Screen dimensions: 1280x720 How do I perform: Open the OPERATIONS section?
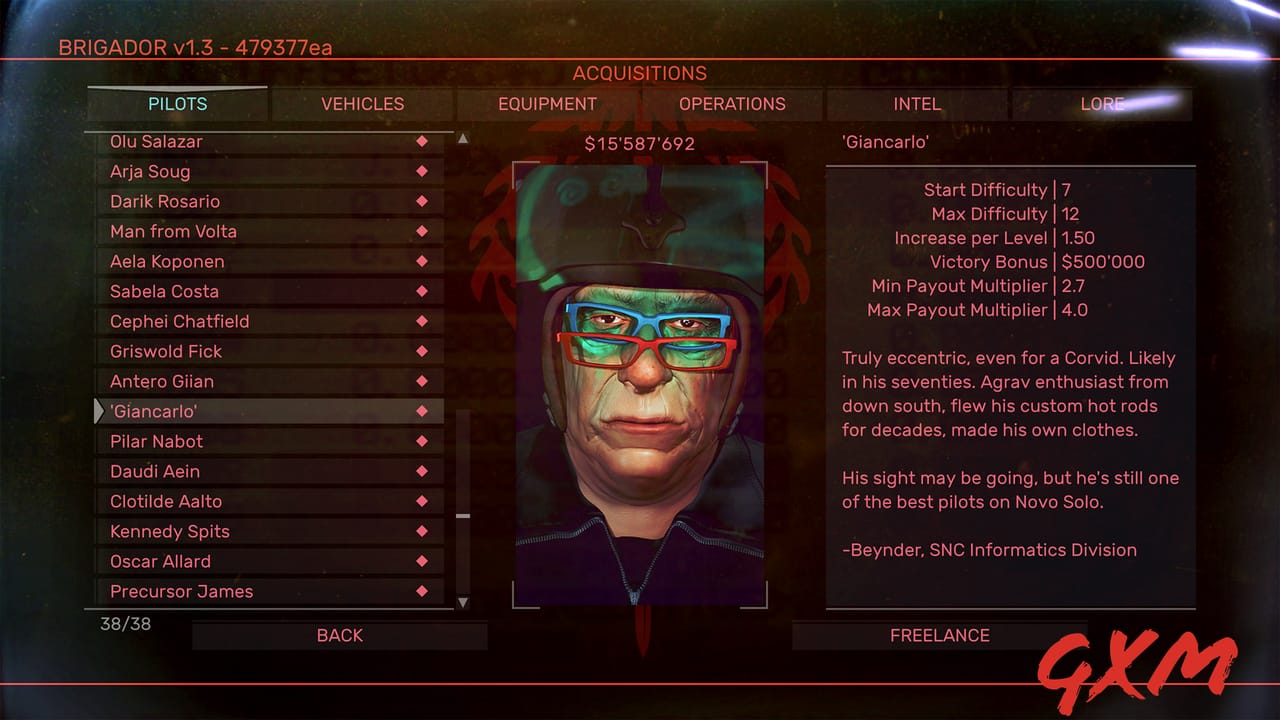(732, 104)
